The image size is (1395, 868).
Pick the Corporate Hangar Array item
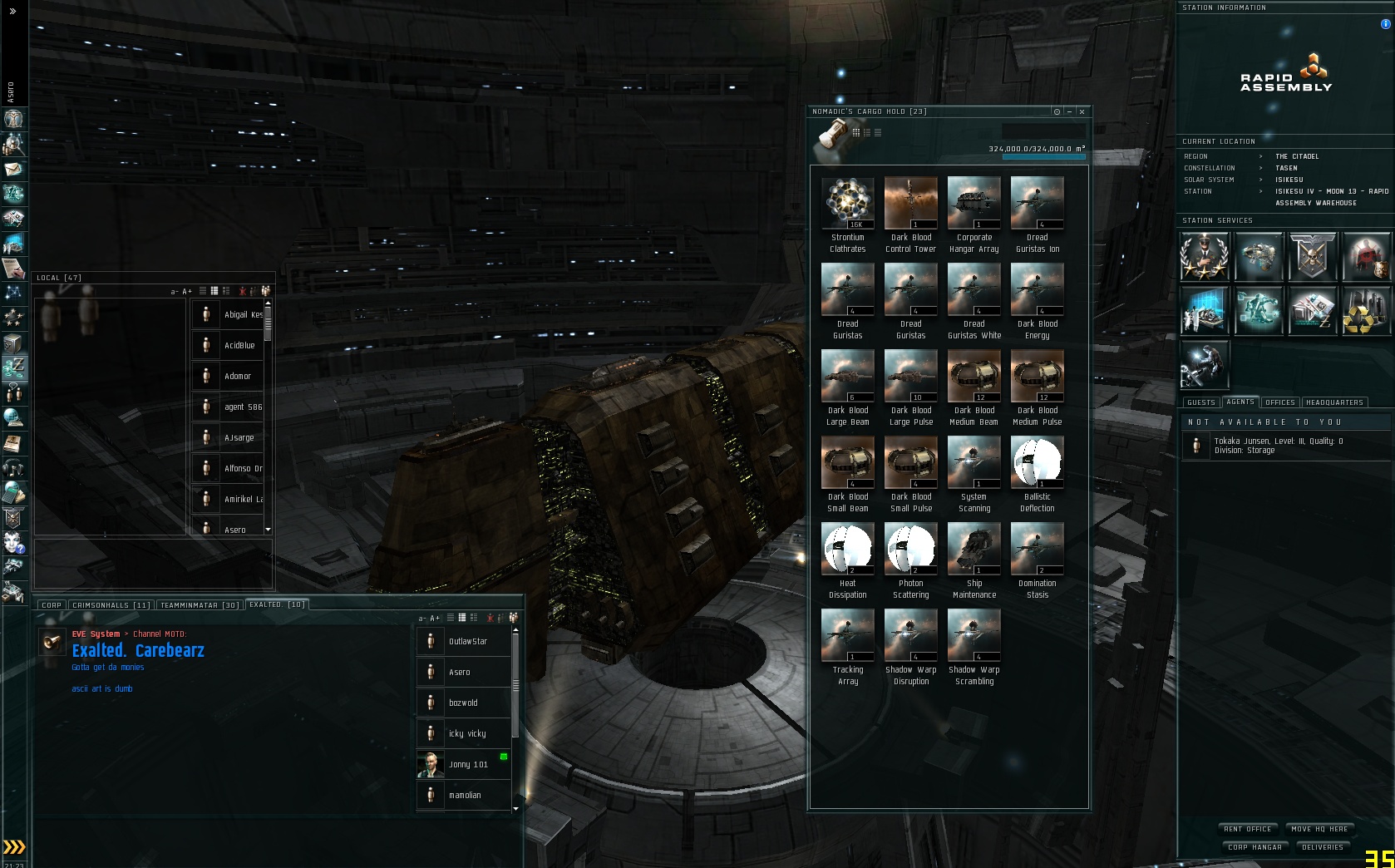[x=974, y=204]
